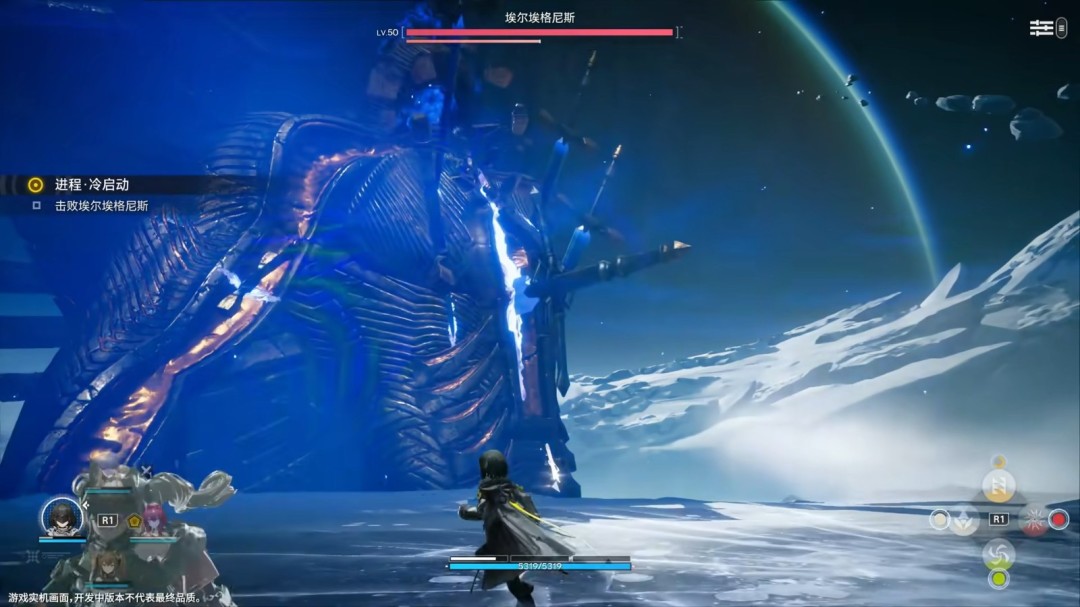Activate the yellow striped skill icon

pyautogui.click(x=998, y=486)
